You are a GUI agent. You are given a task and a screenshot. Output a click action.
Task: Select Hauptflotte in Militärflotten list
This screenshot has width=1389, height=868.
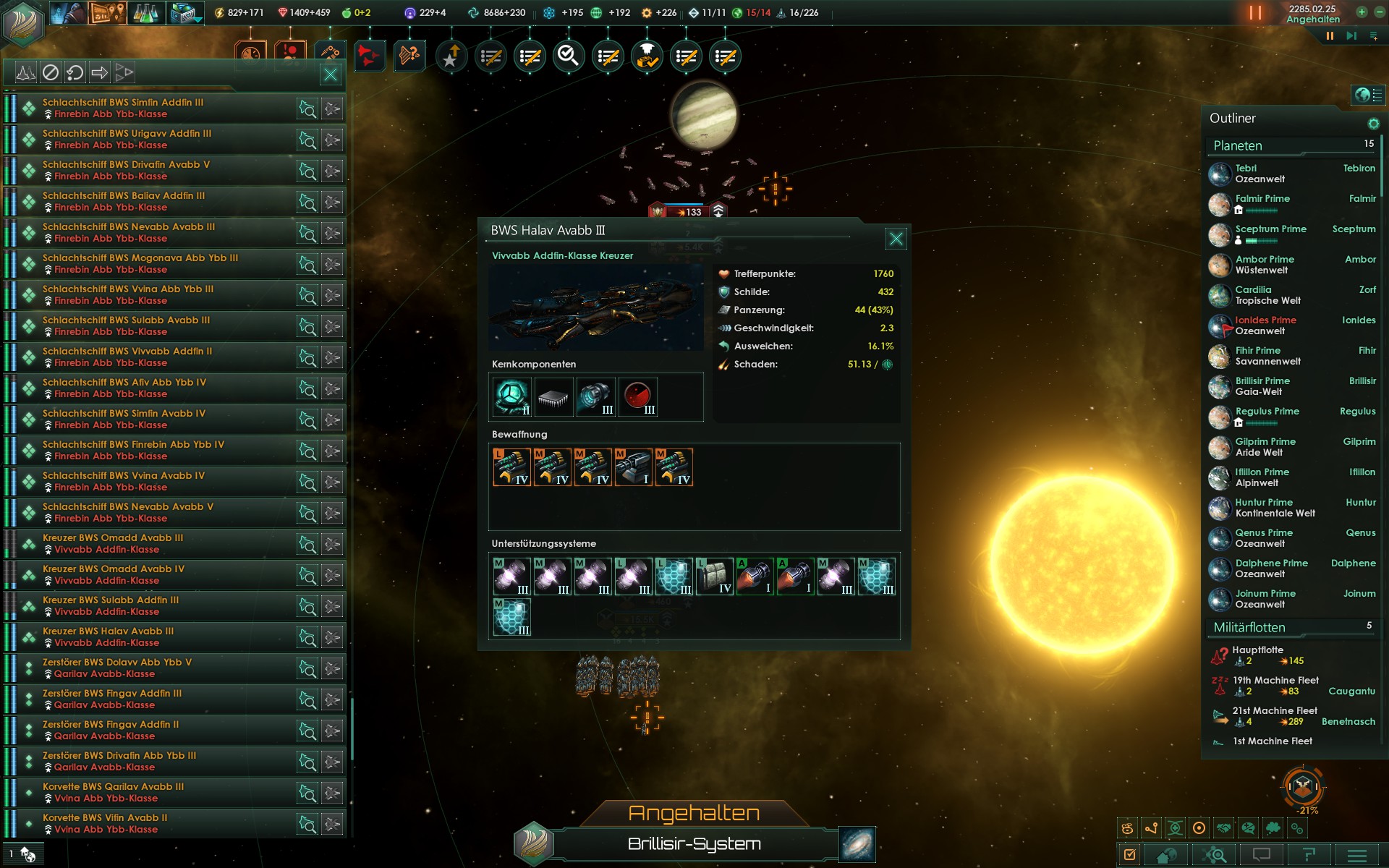tap(1258, 655)
